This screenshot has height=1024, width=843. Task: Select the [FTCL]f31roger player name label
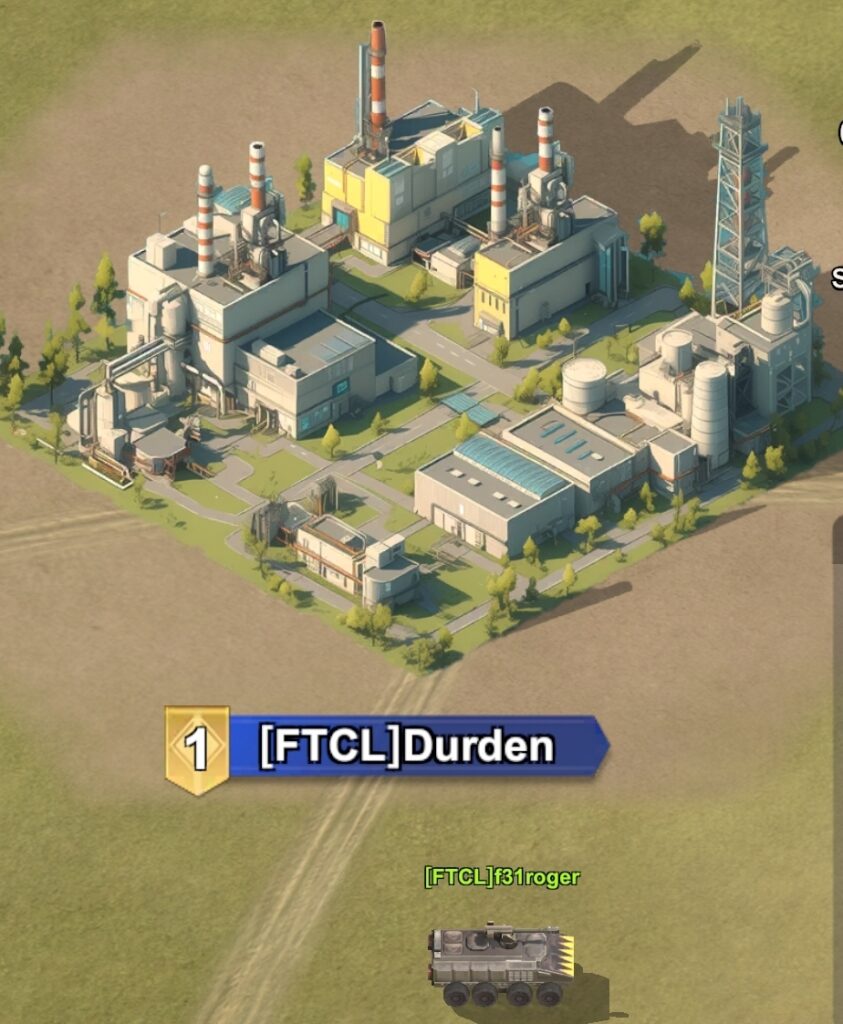pyautogui.click(x=502, y=877)
